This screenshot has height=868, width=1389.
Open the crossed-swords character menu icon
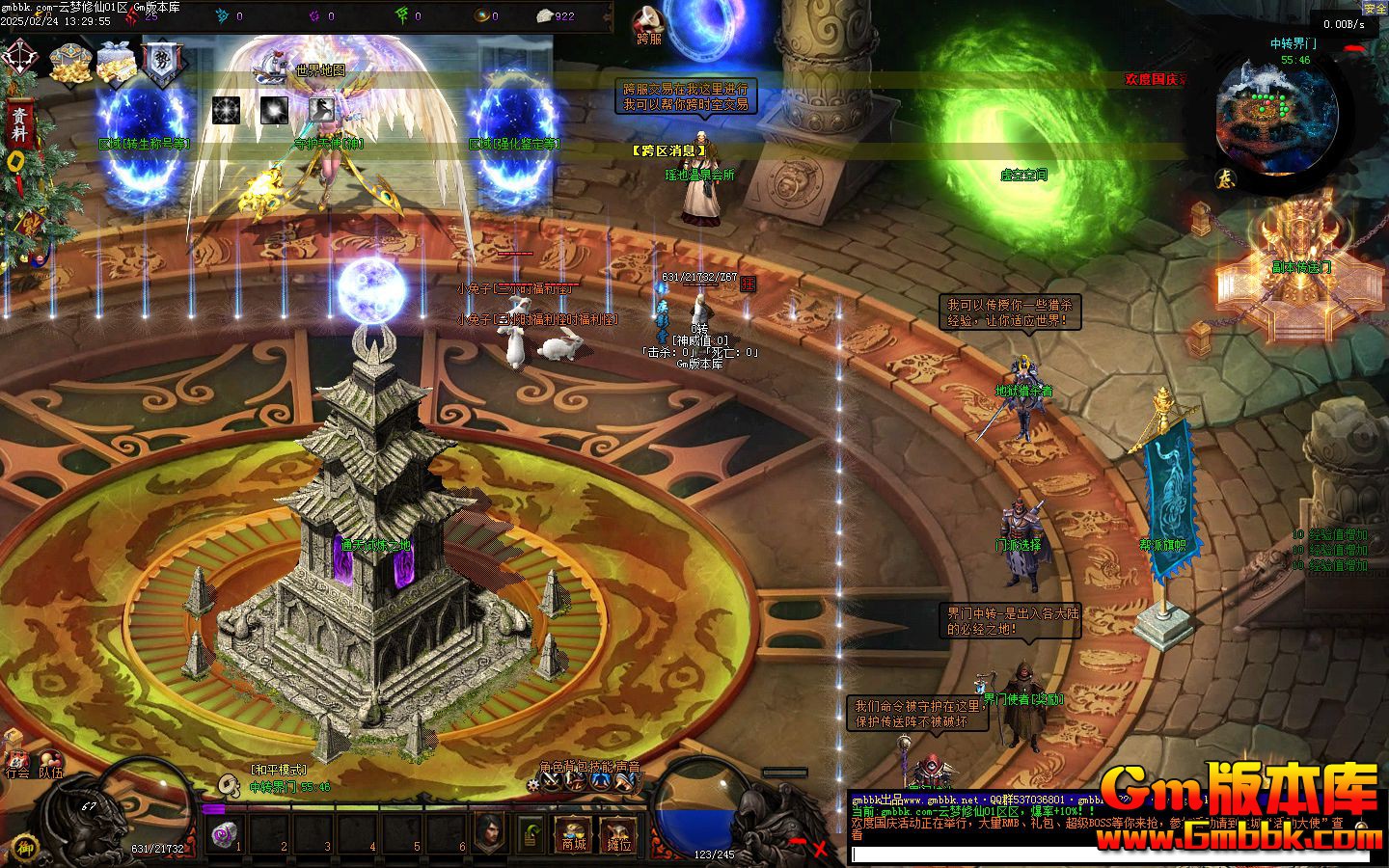(551, 782)
